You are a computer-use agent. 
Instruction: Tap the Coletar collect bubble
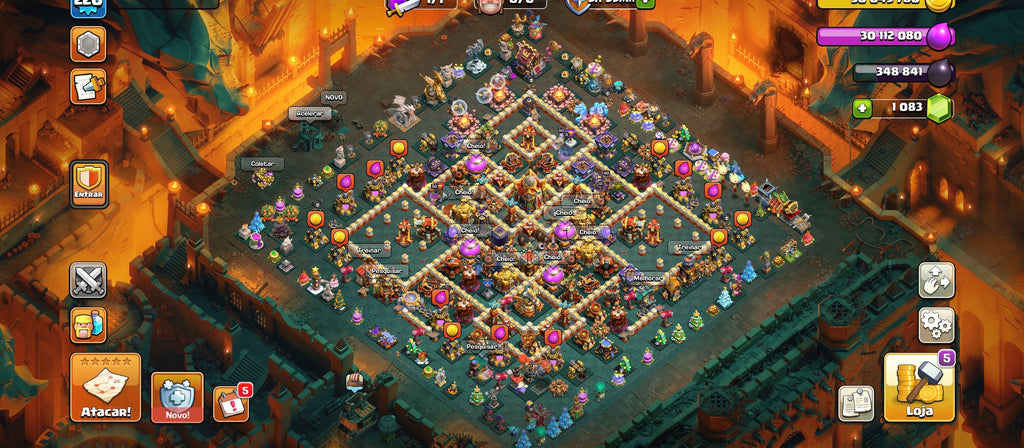tap(262, 163)
